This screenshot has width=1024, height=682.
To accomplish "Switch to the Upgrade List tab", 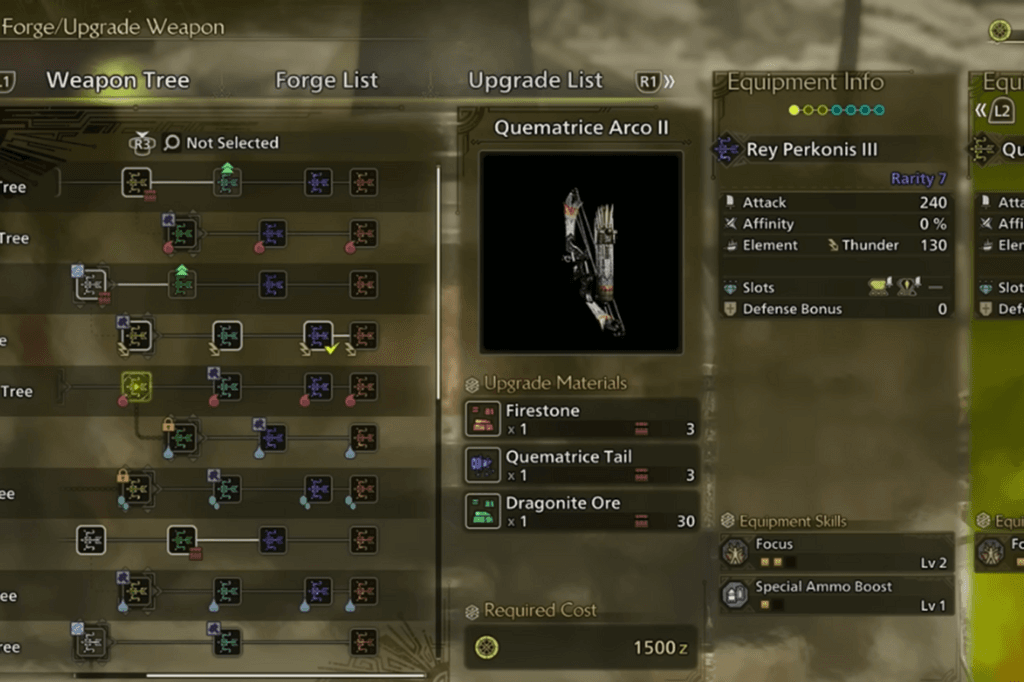I will point(535,81).
